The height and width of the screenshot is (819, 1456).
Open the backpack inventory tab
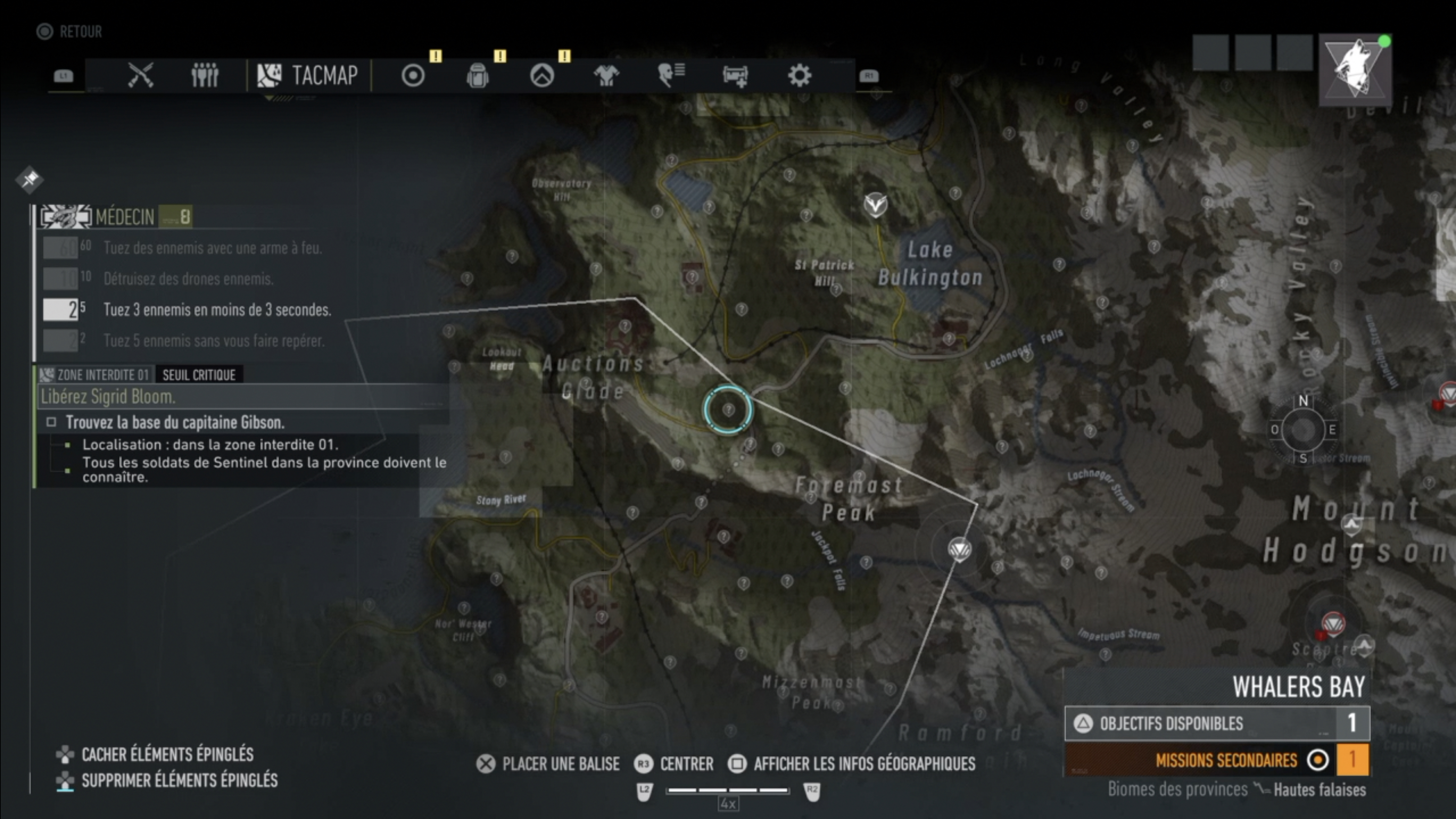pos(478,75)
